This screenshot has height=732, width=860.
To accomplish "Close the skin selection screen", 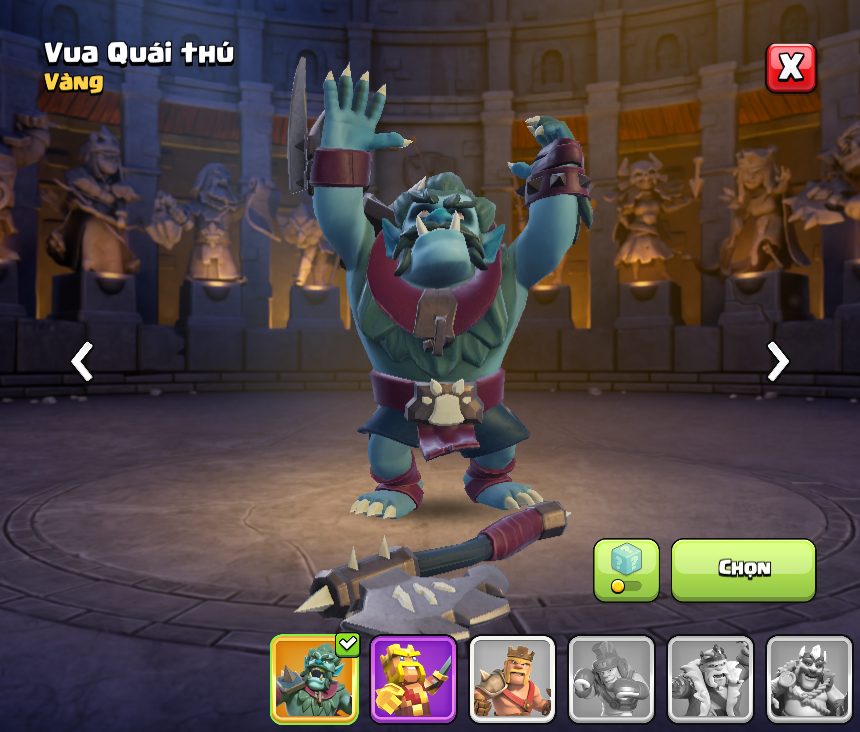I will [790, 68].
